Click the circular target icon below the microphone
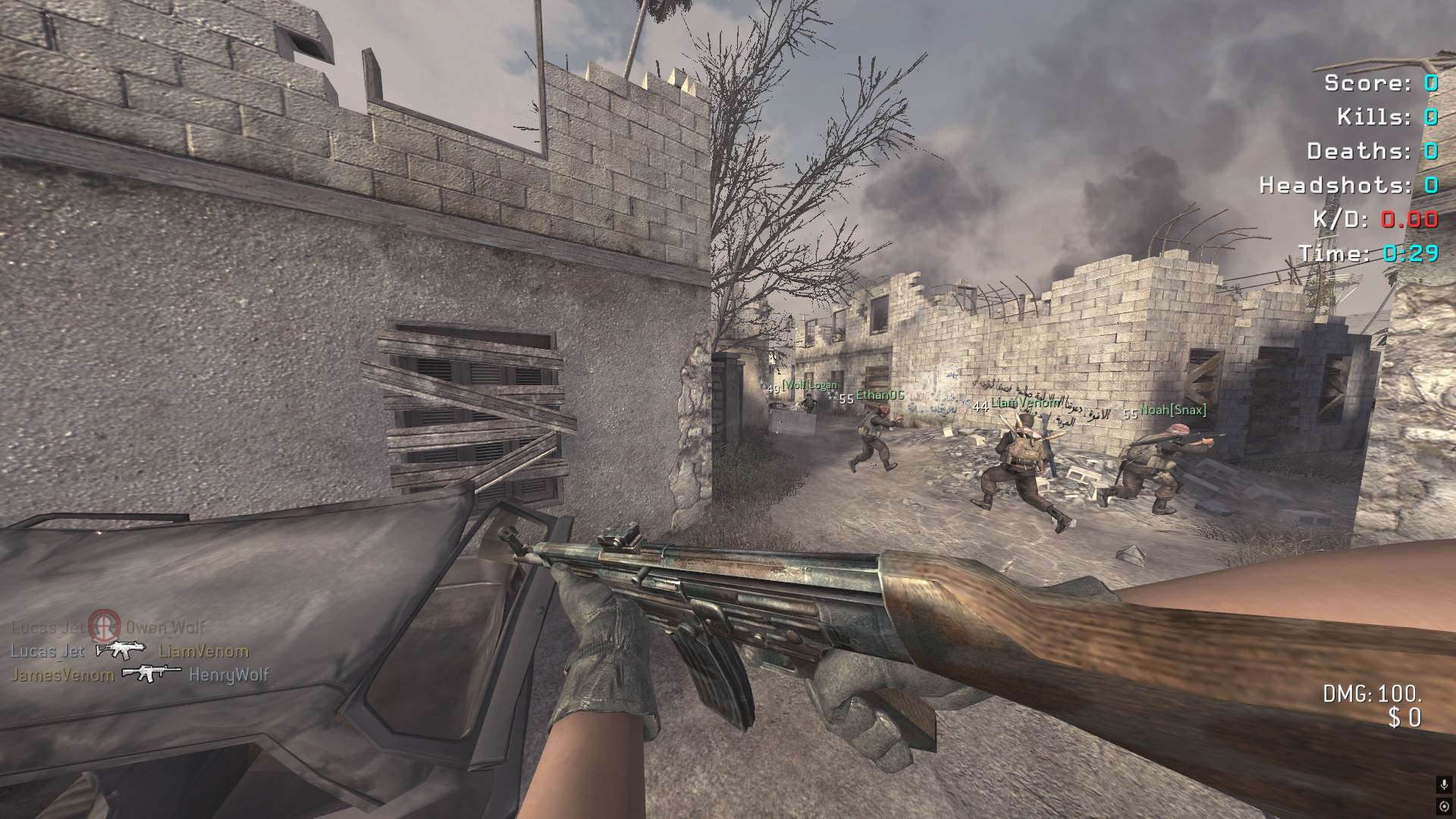The width and height of the screenshot is (1456, 819). point(1444,805)
